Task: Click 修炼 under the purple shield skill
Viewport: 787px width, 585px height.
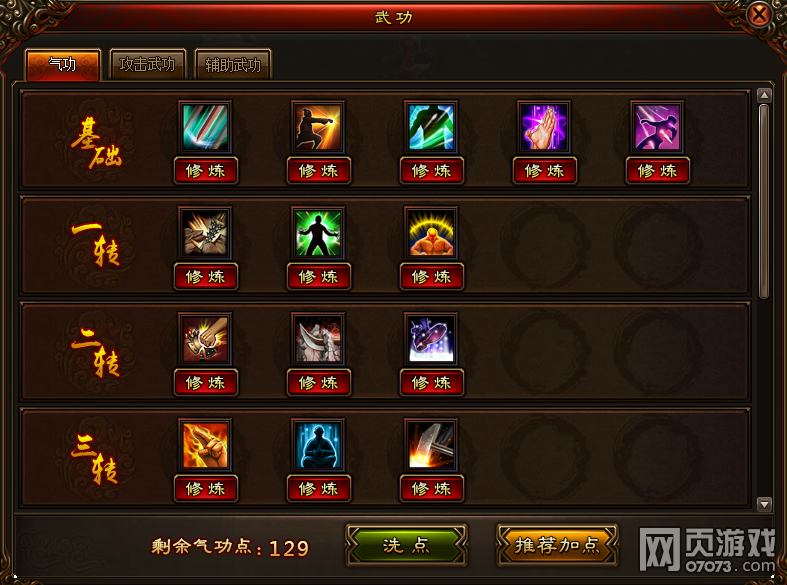Action: click(432, 383)
